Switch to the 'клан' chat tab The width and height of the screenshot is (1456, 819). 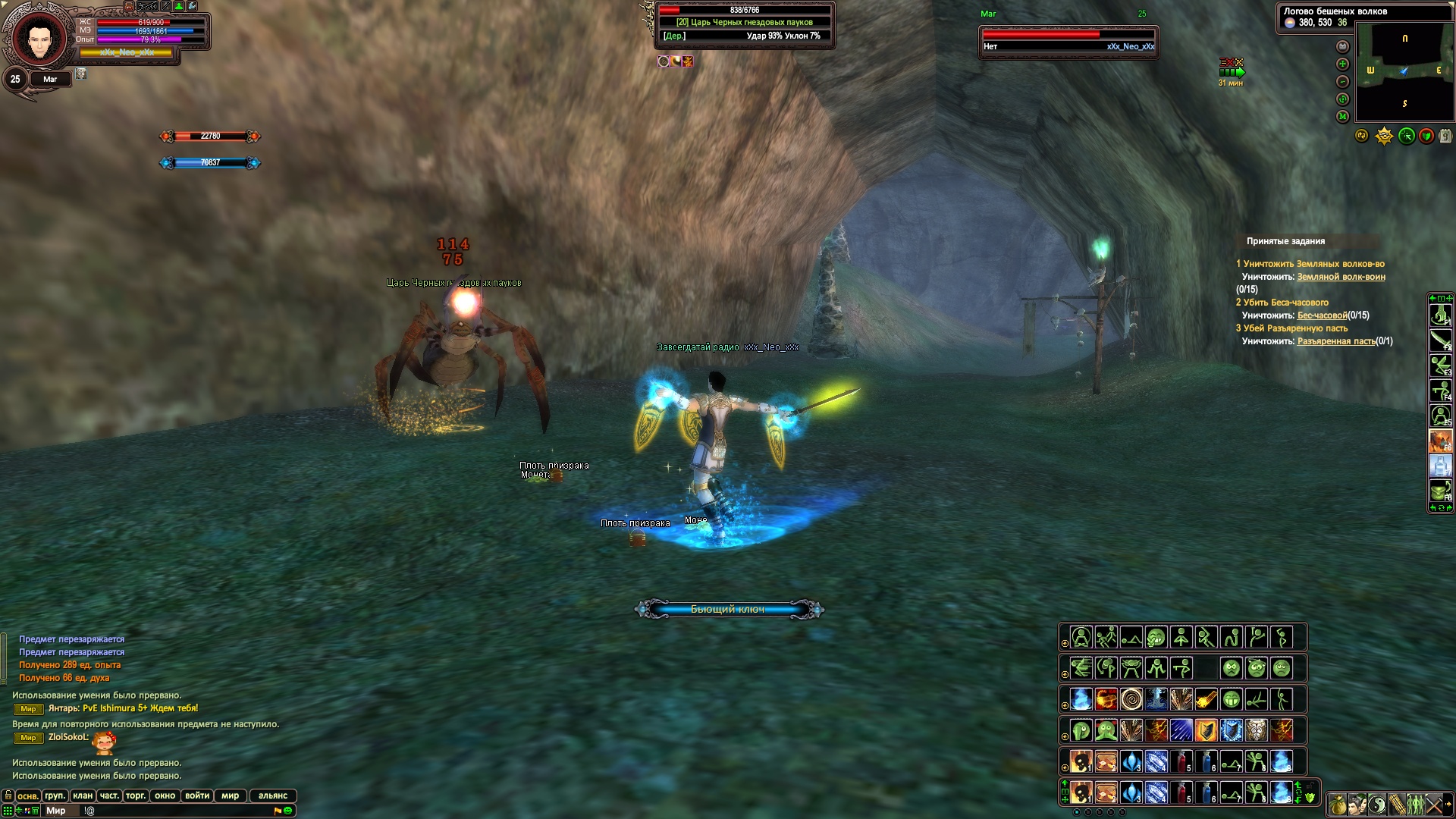tap(83, 795)
